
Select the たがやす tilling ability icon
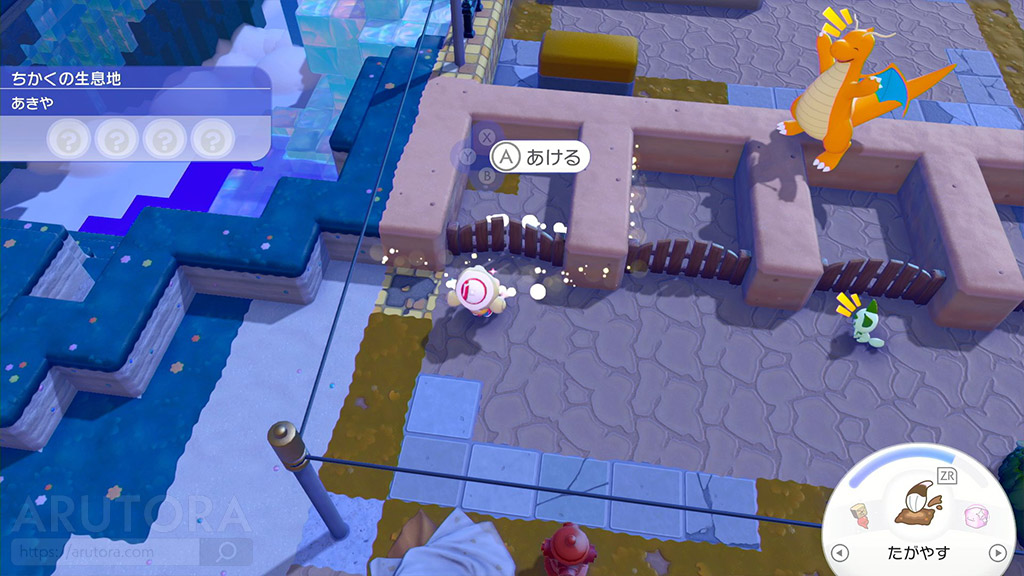point(919,505)
